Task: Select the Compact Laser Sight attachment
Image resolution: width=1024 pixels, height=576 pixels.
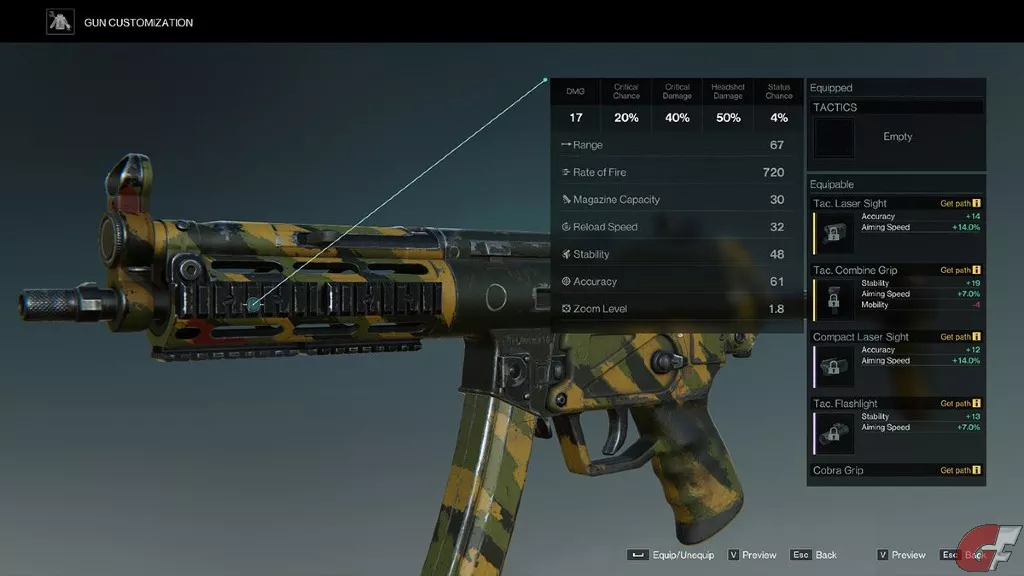Action: [x=896, y=360]
